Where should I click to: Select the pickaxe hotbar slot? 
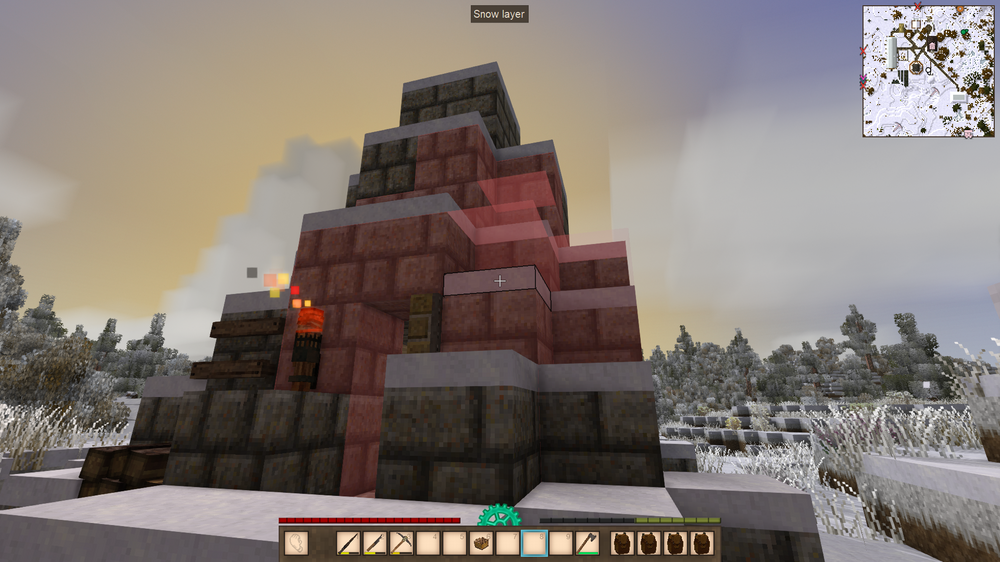point(401,543)
